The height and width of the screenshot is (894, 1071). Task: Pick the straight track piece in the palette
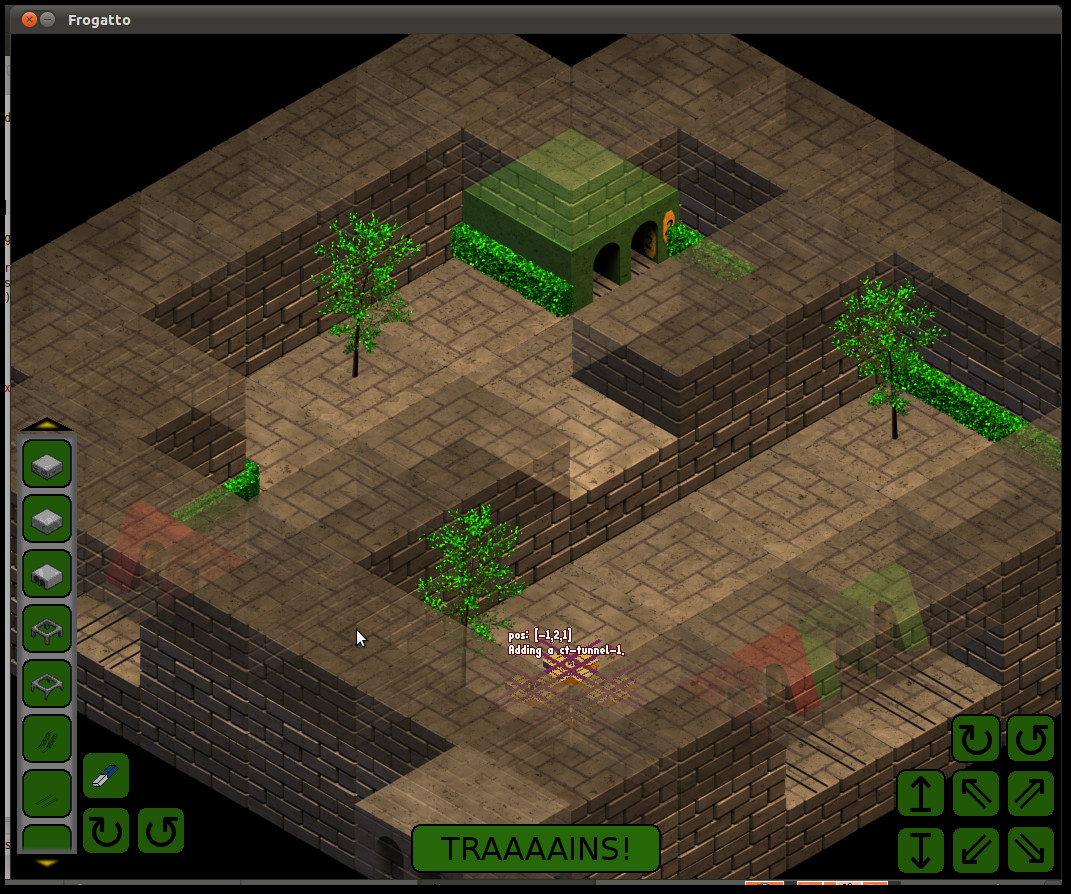coord(47,794)
